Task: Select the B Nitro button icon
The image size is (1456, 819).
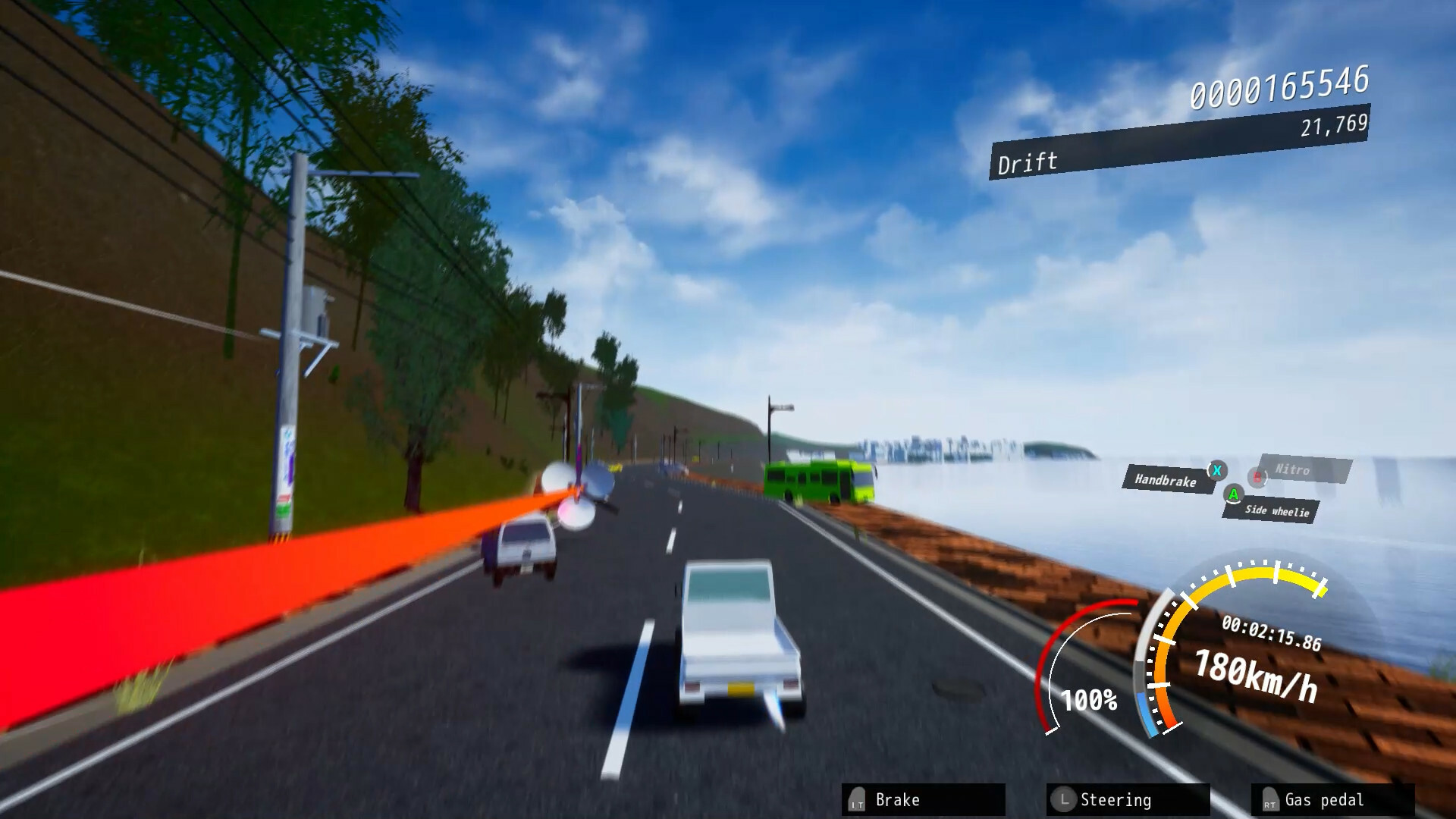Action: point(1256,476)
